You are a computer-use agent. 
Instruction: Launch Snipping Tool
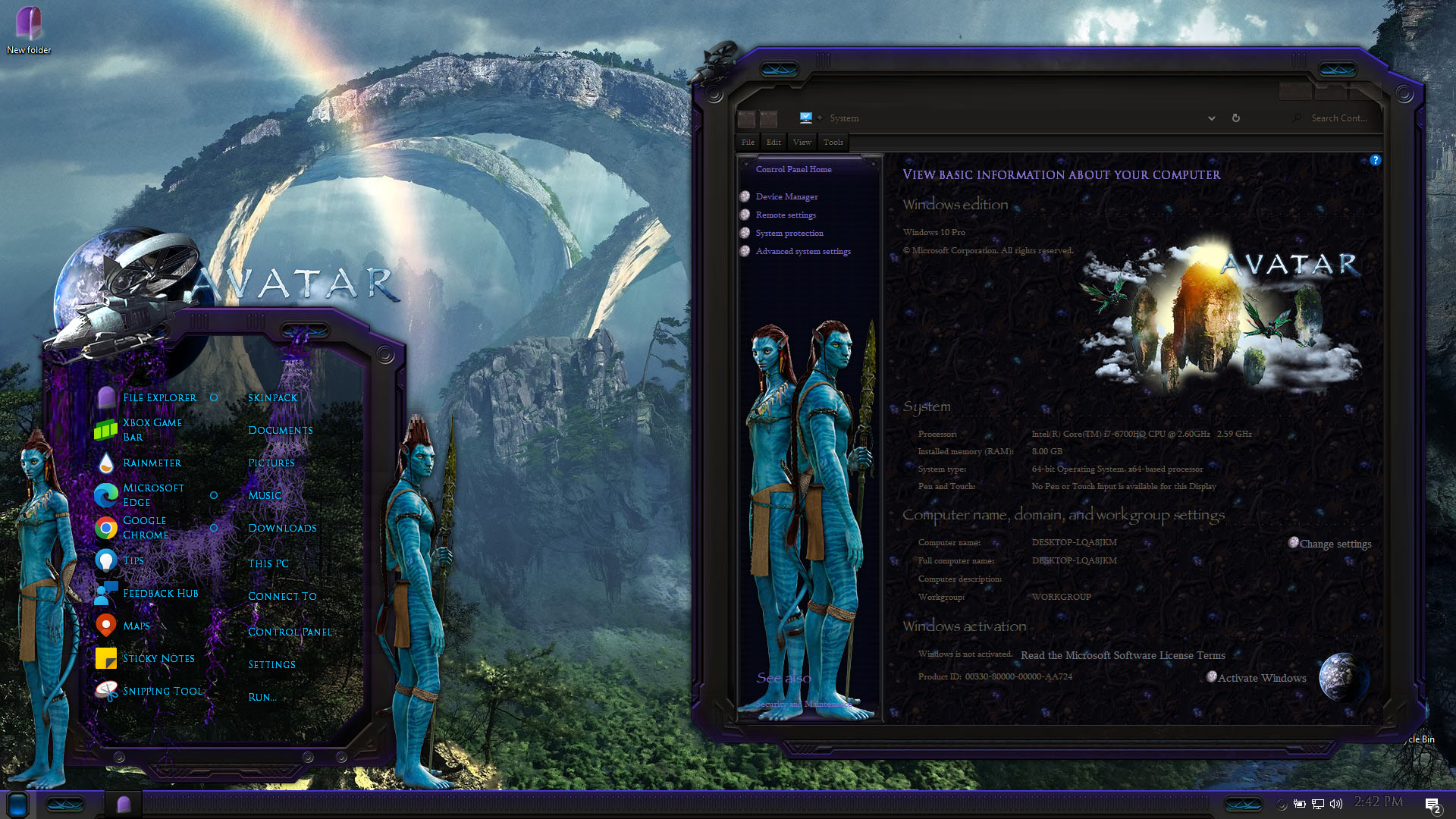[162, 692]
